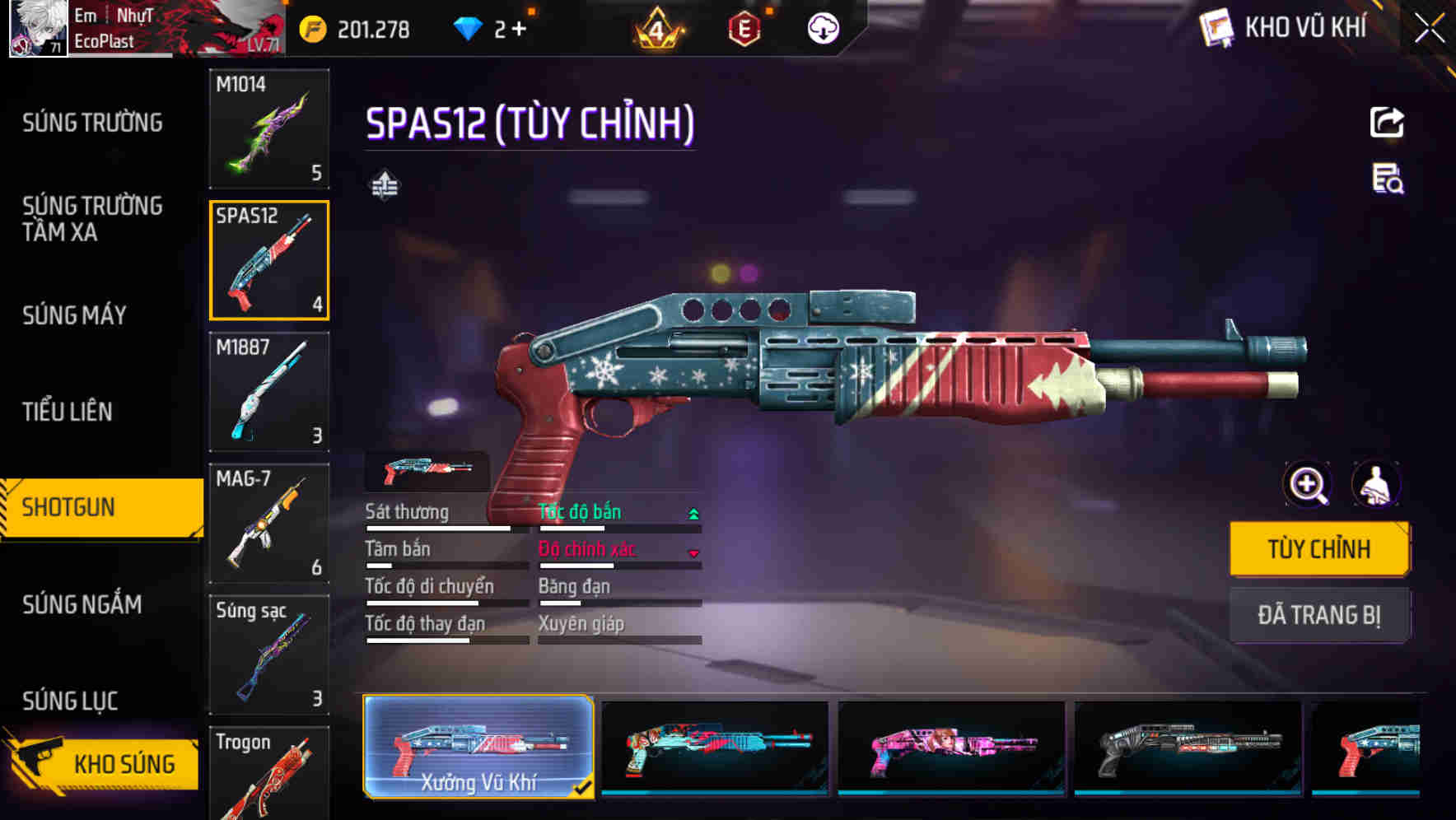Select the M1014 shotgun tile

(269, 128)
